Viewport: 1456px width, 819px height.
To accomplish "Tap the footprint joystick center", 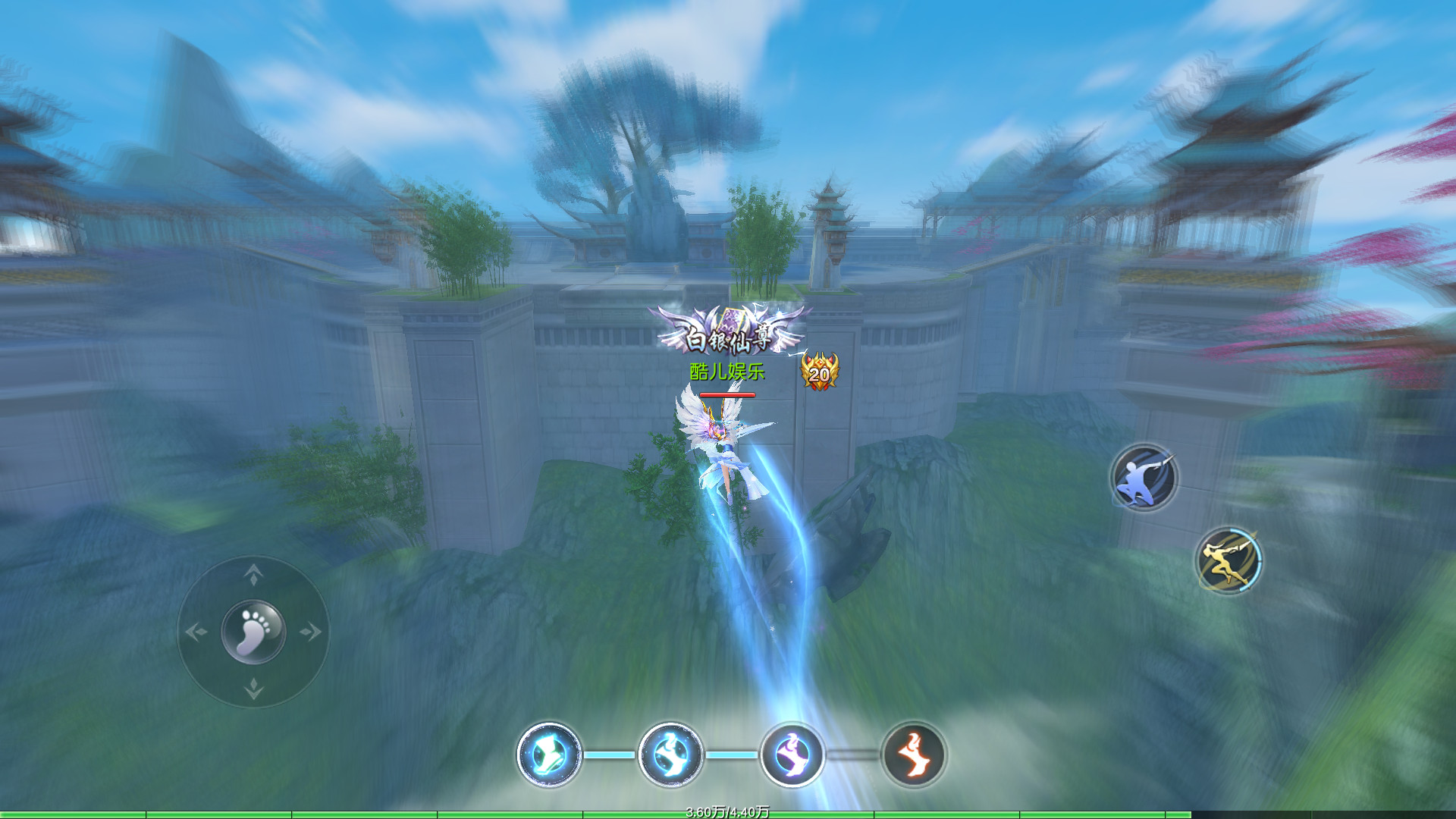I will pos(253,632).
